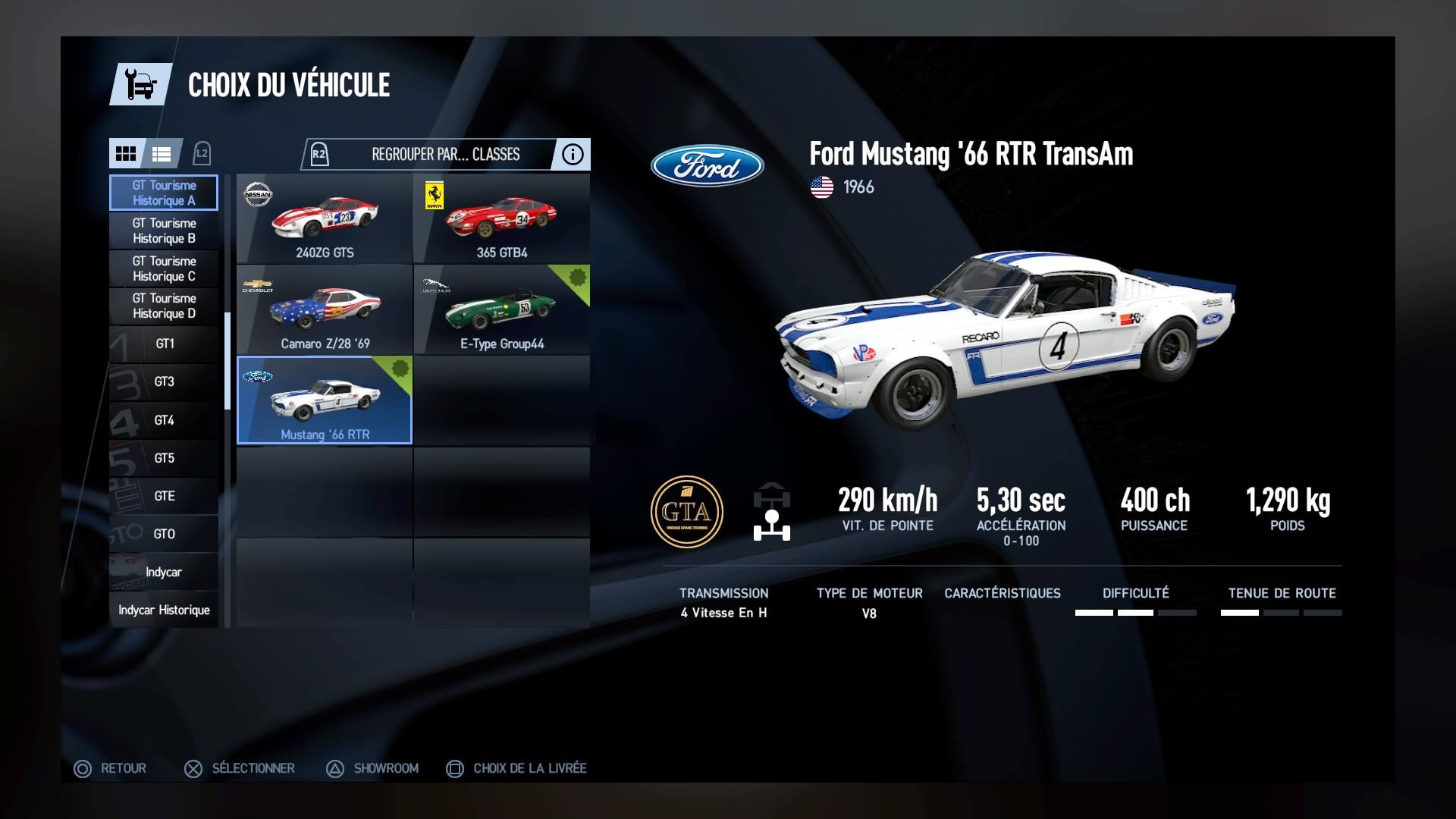Select the GTE class
The image size is (1456, 819).
tap(164, 496)
